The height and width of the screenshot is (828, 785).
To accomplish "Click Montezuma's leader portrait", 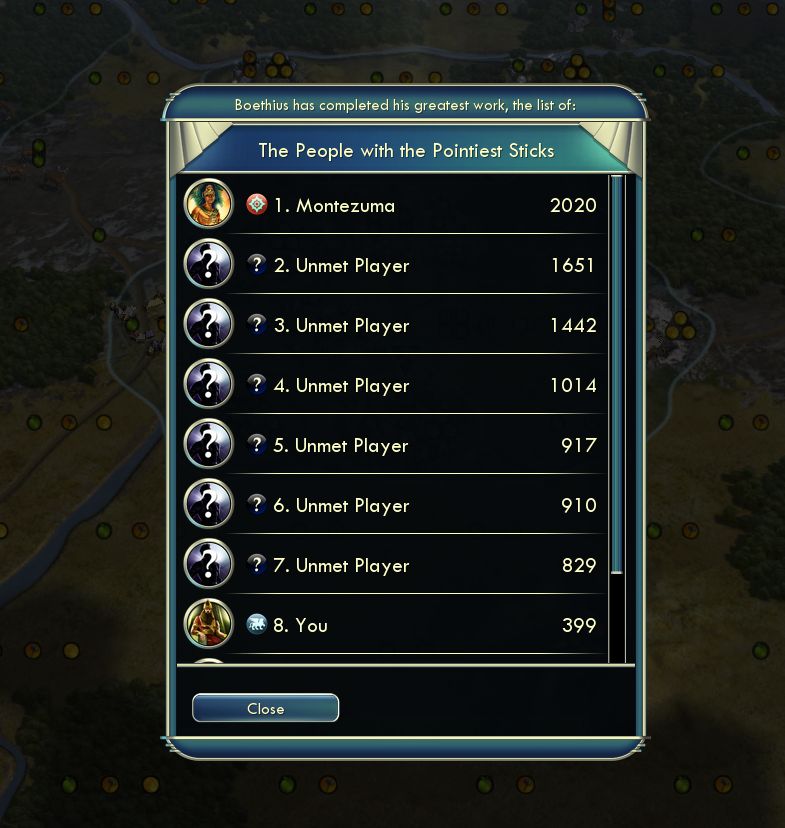I will (x=209, y=205).
